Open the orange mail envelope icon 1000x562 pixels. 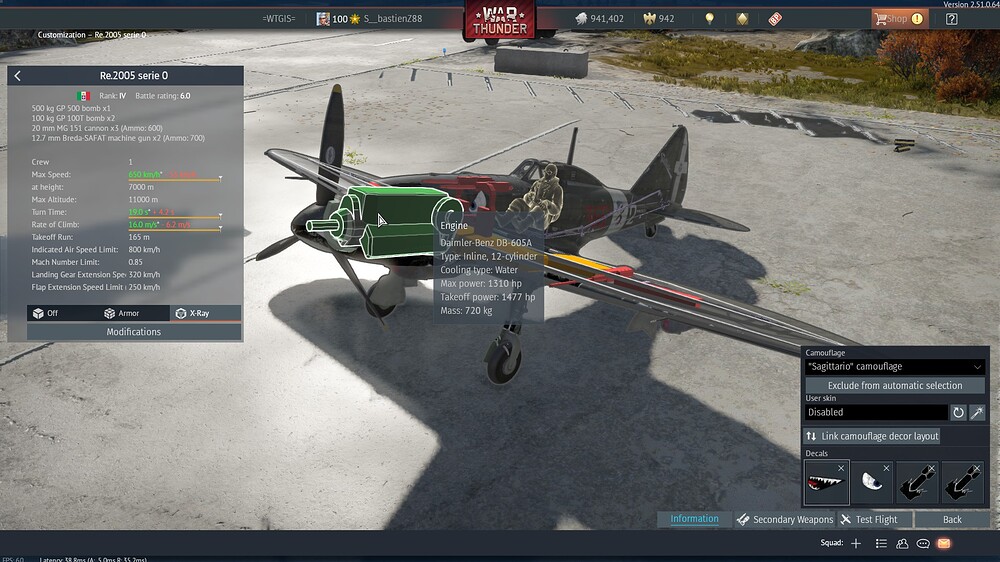pos(943,543)
